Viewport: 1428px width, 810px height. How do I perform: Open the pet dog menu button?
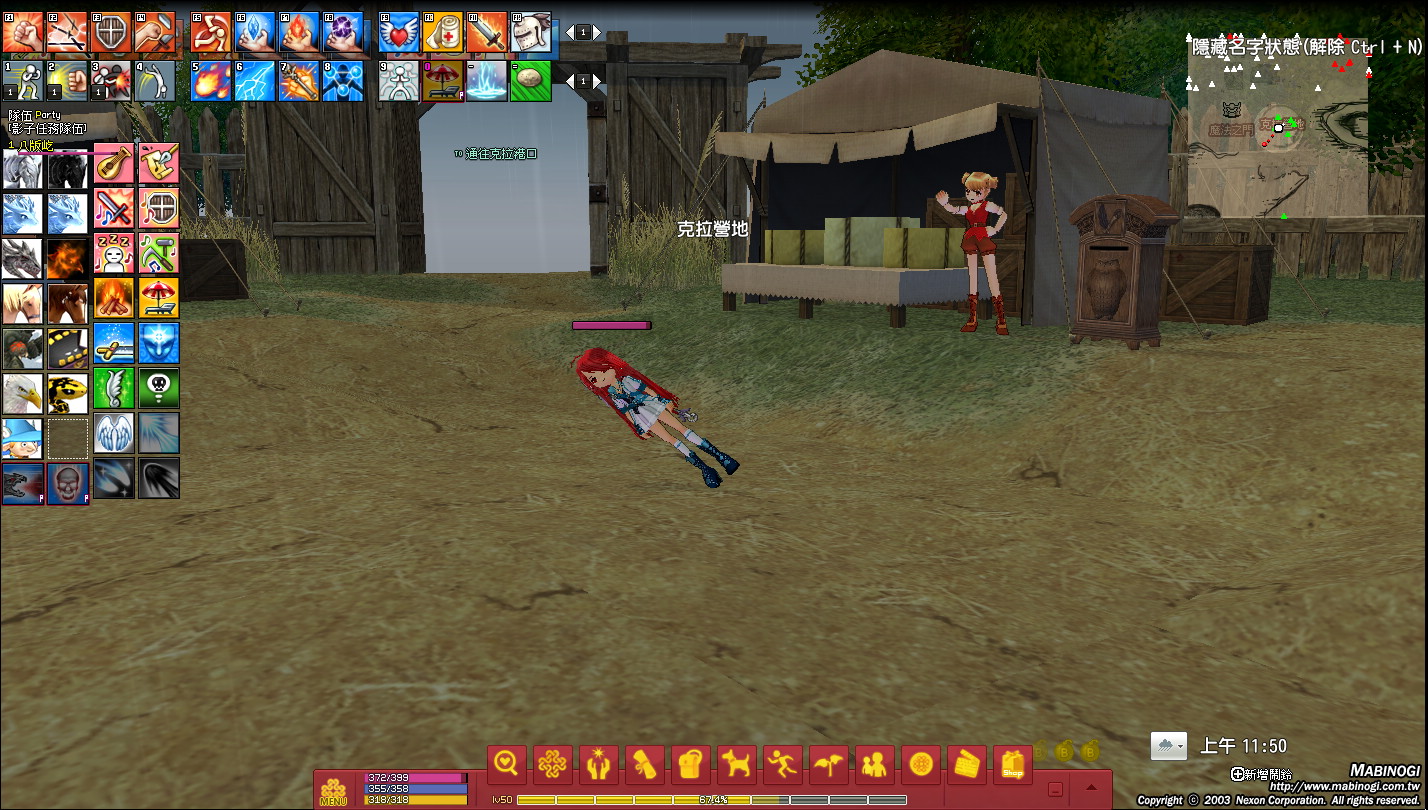pyautogui.click(x=737, y=765)
